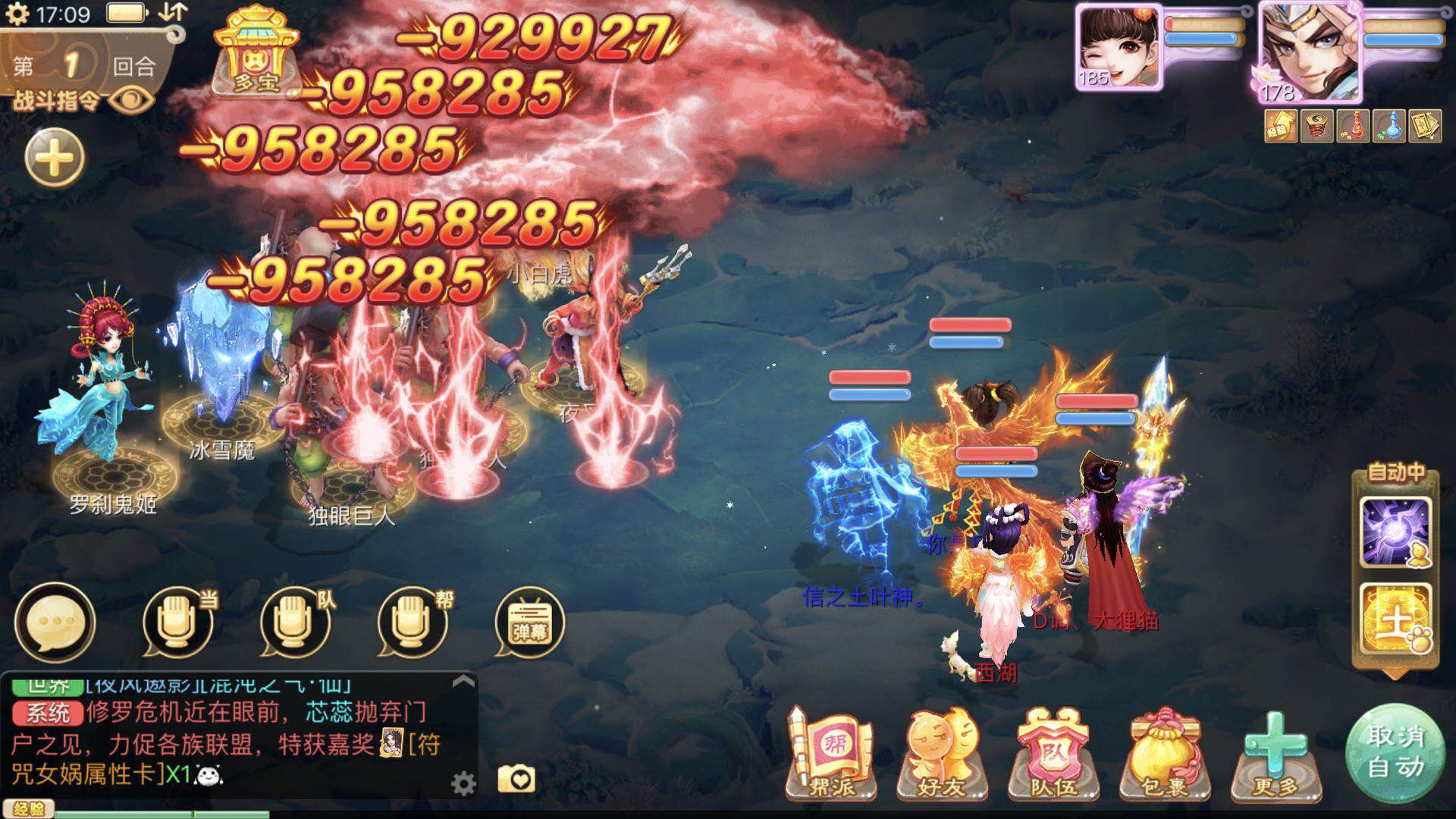Image resolution: width=1456 pixels, height=819 pixels.
Task: Cancel auto battle with 取消自动
Action: [1395, 752]
